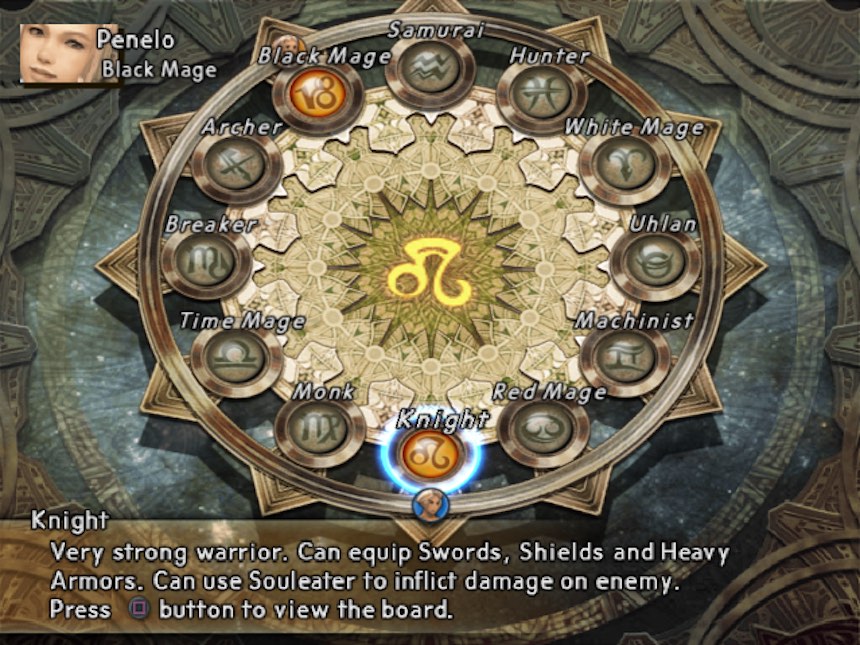Choose the Breaker job medallion
This screenshot has width=860, height=645.
tap(206, 261)
